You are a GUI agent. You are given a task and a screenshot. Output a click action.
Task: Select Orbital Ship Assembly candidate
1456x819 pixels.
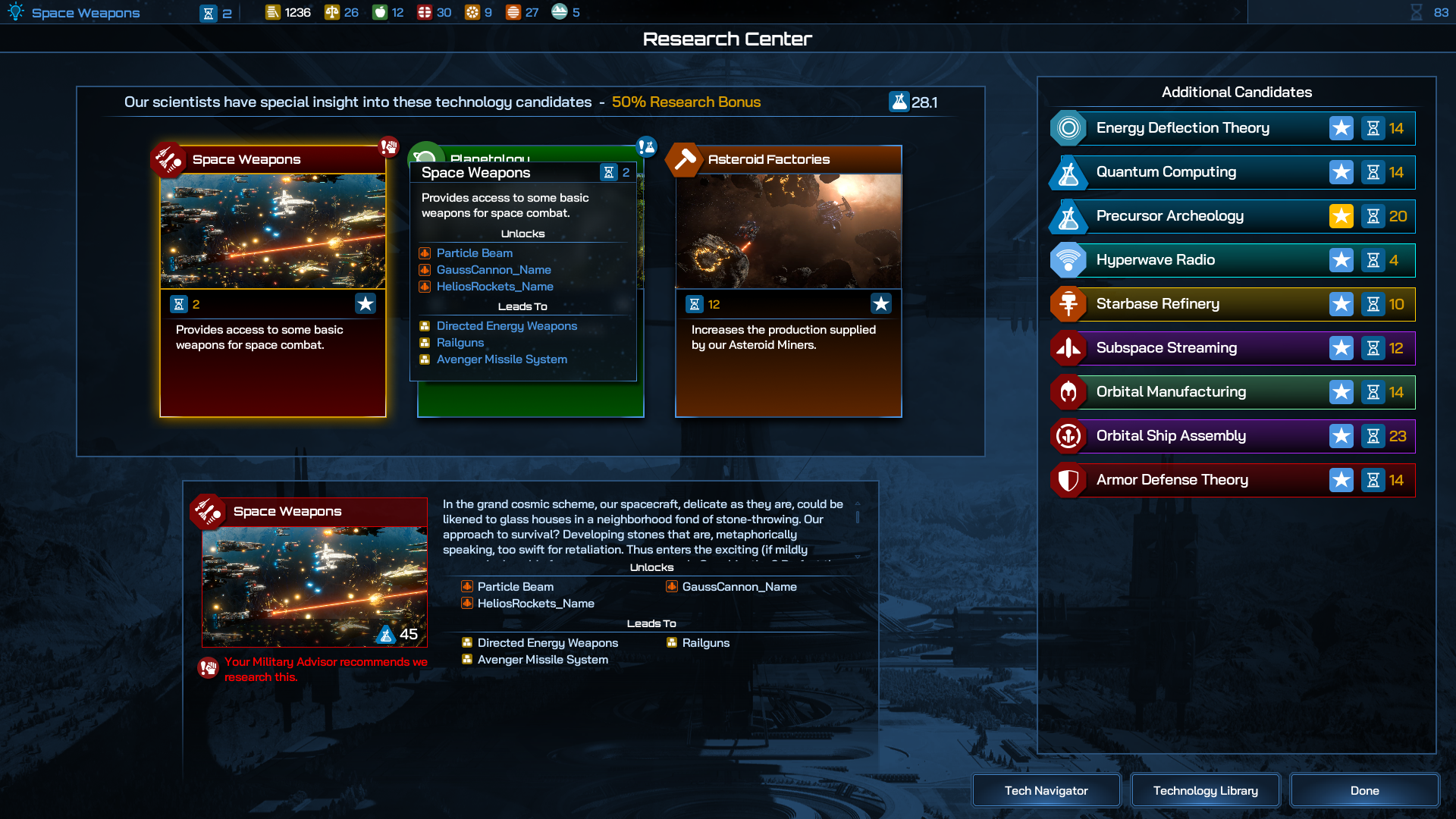pos(1170,436)
